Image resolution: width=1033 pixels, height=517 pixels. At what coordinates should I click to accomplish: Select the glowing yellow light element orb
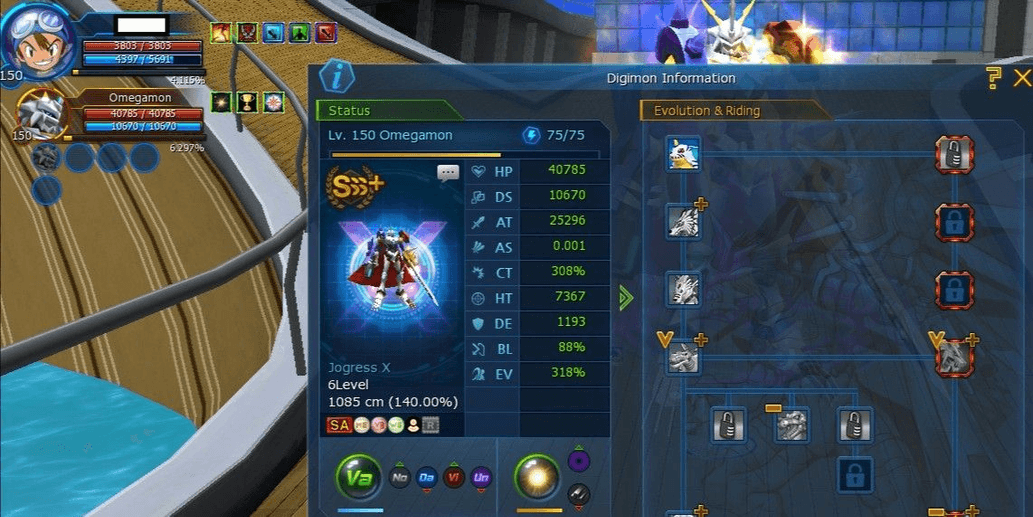tap(537, 478)
